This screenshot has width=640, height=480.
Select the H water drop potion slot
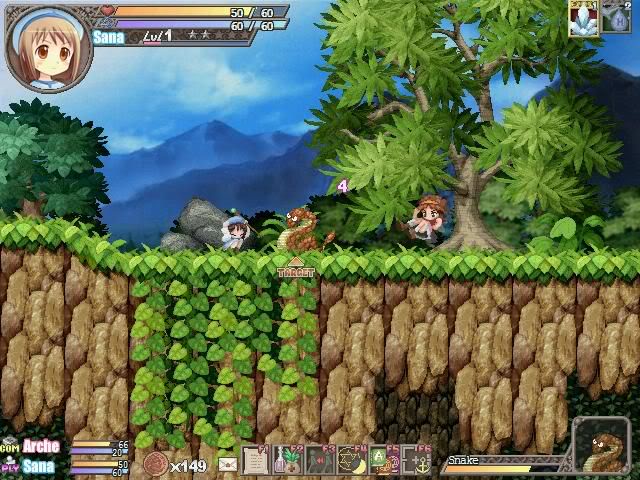click(x=615, y=19)
